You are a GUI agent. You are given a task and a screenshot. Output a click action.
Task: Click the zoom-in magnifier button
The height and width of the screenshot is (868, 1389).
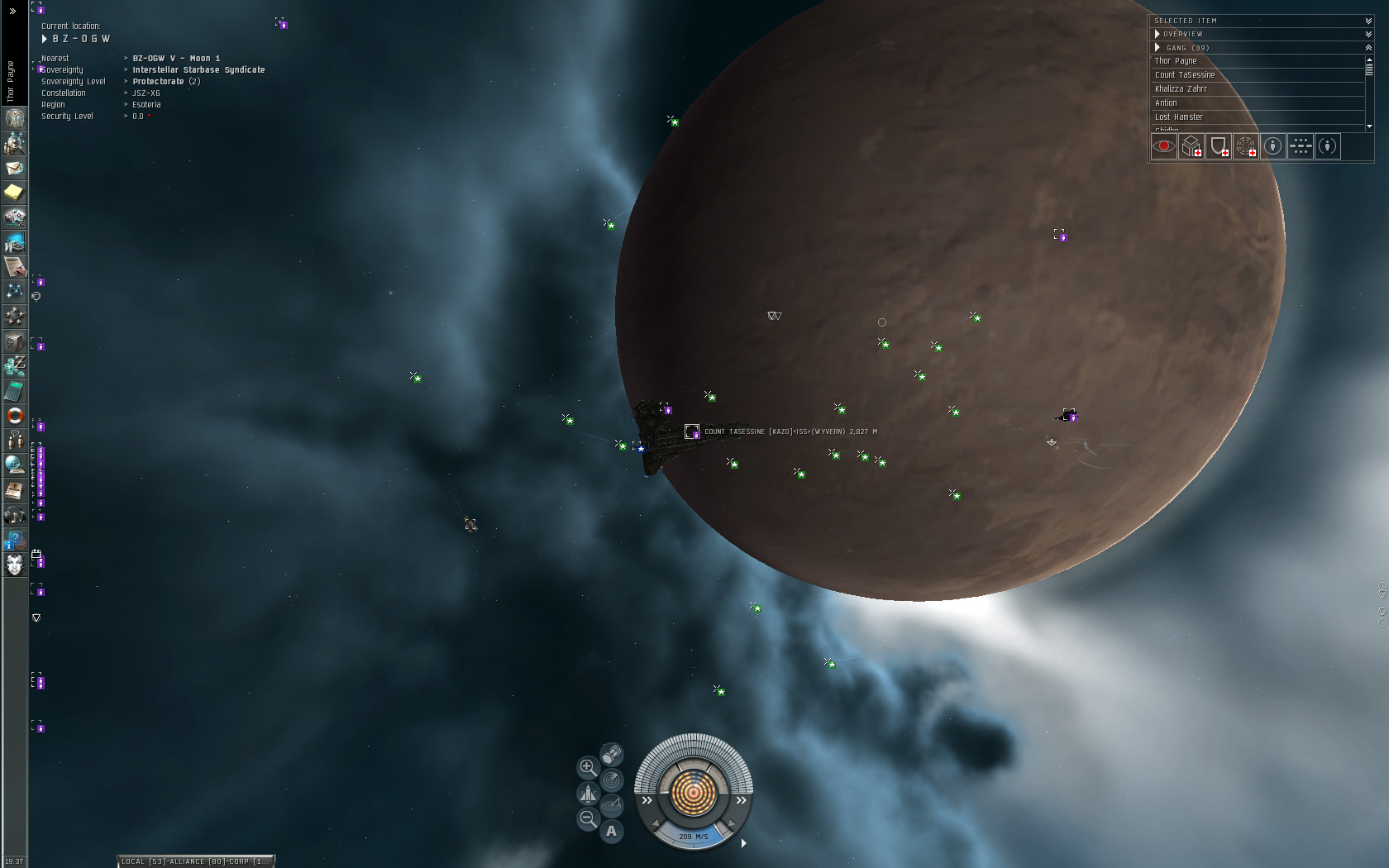(x=587, y=767)
